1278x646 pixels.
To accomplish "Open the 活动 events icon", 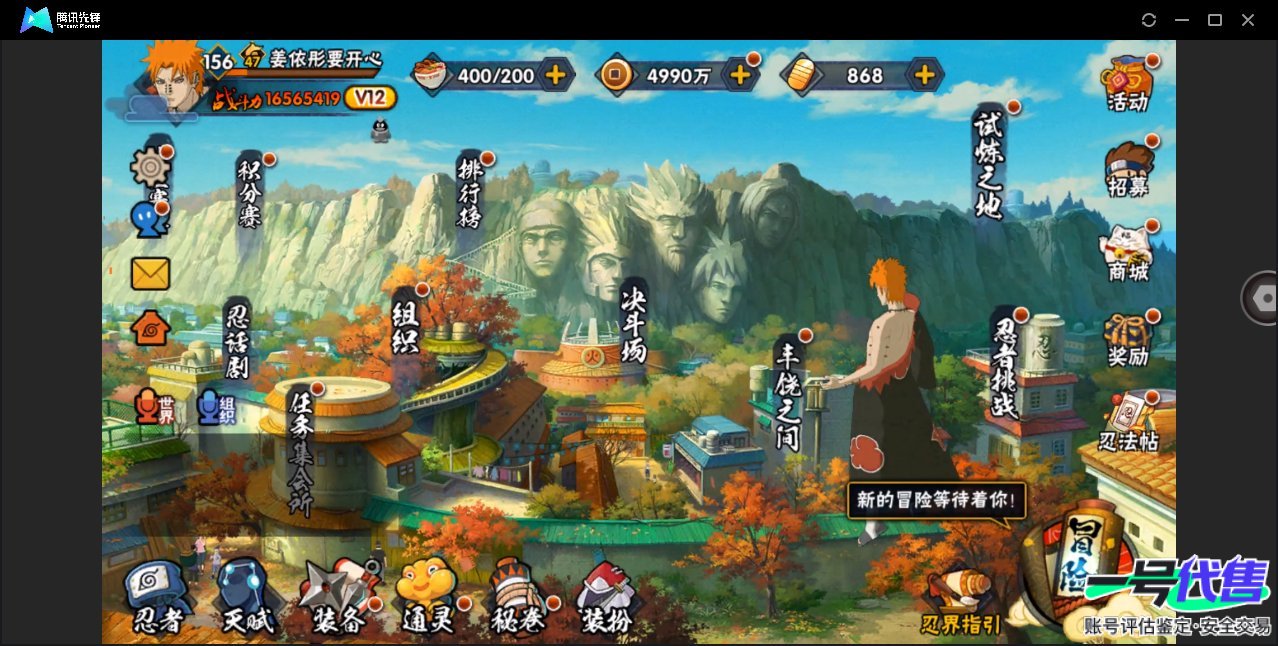I will click(1128, 84).
